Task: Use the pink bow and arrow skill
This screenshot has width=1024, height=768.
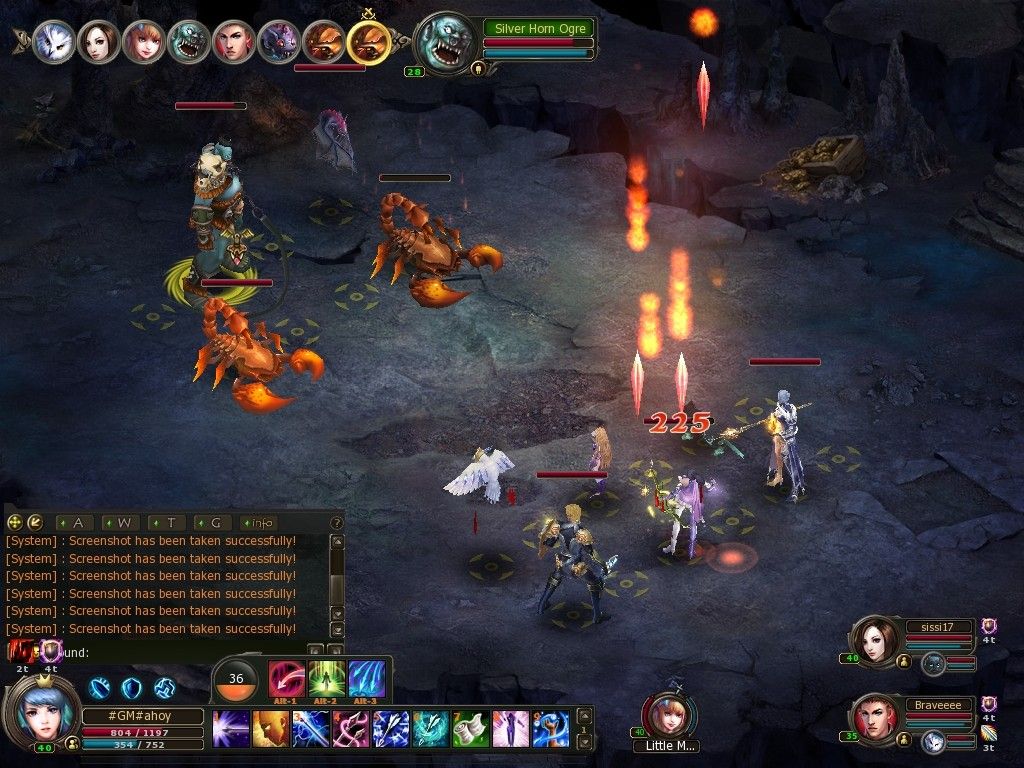Action: click(350, 729)
